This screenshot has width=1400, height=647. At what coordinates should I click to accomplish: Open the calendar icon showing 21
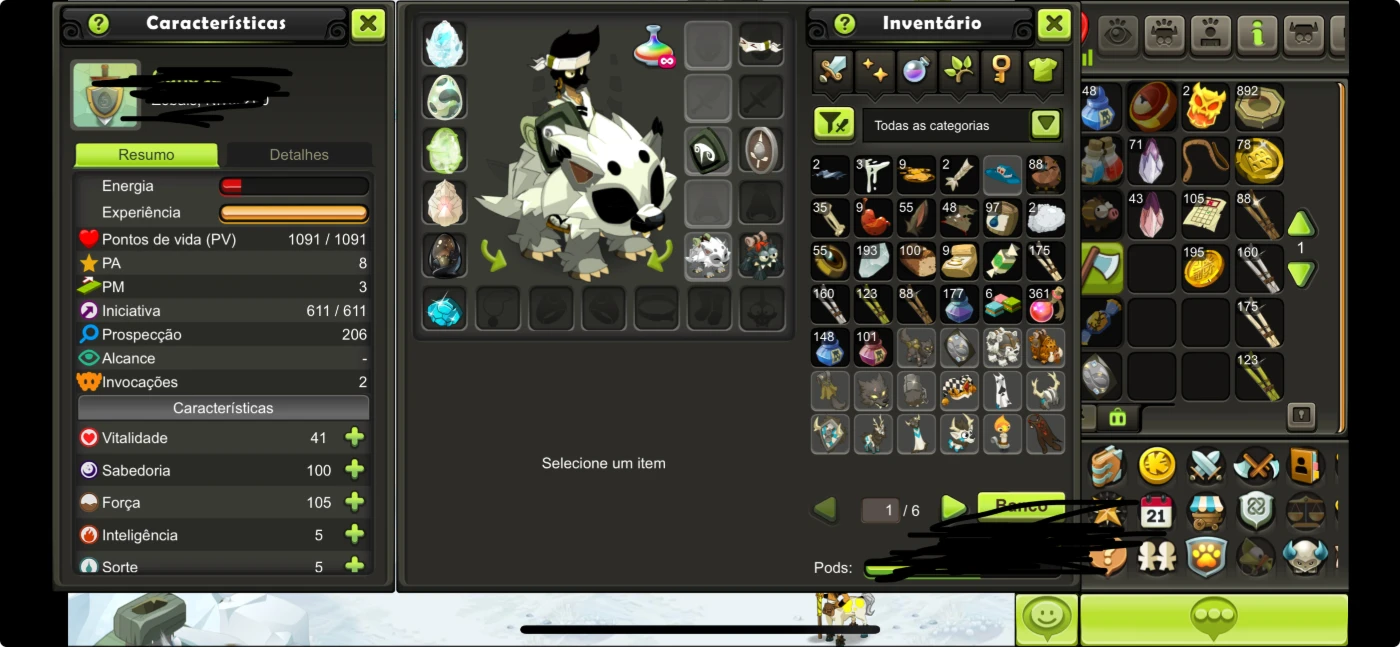tap(1156, 513)
